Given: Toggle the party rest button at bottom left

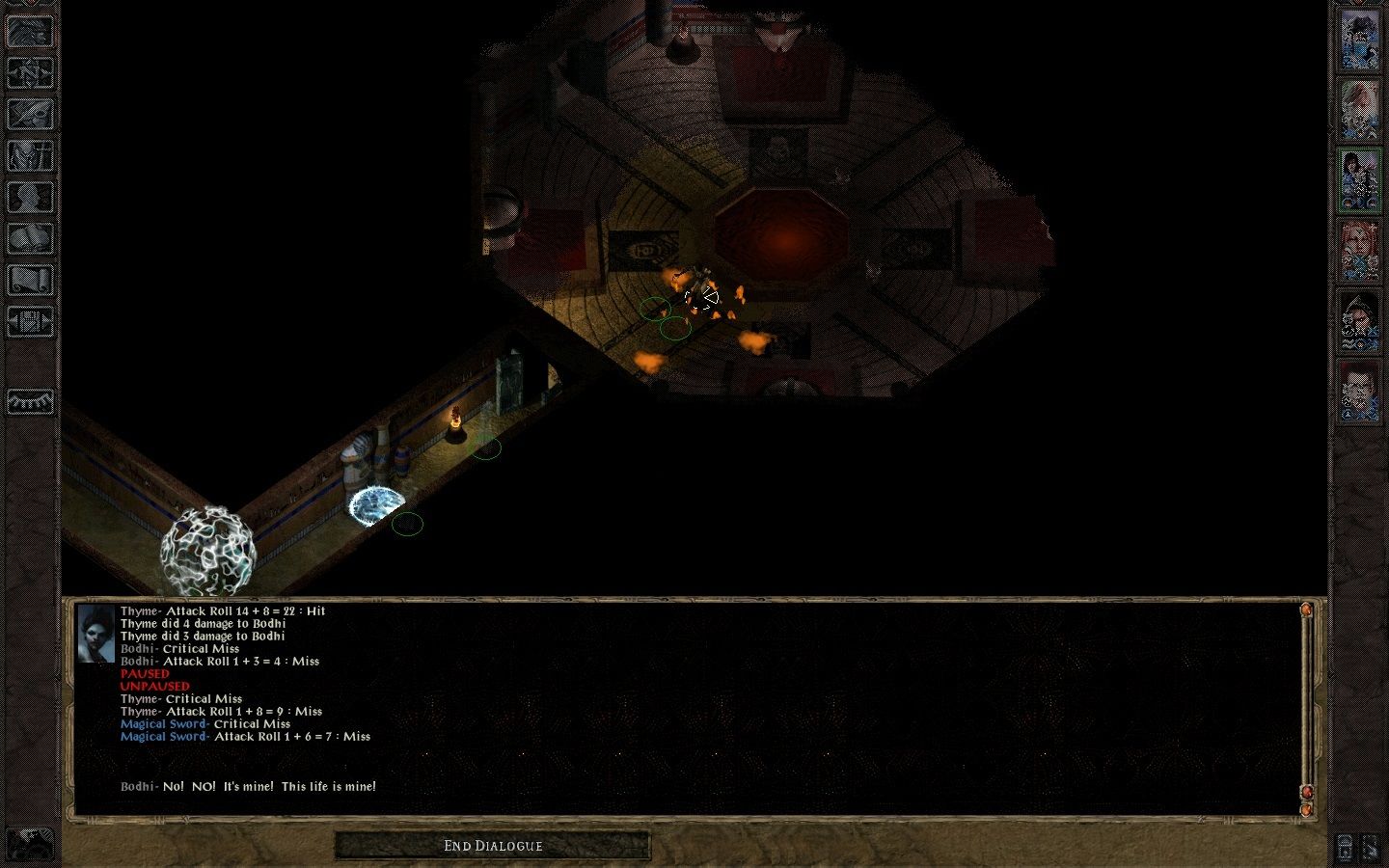Looking at the screenshot, I should click(x=30, y=844).
